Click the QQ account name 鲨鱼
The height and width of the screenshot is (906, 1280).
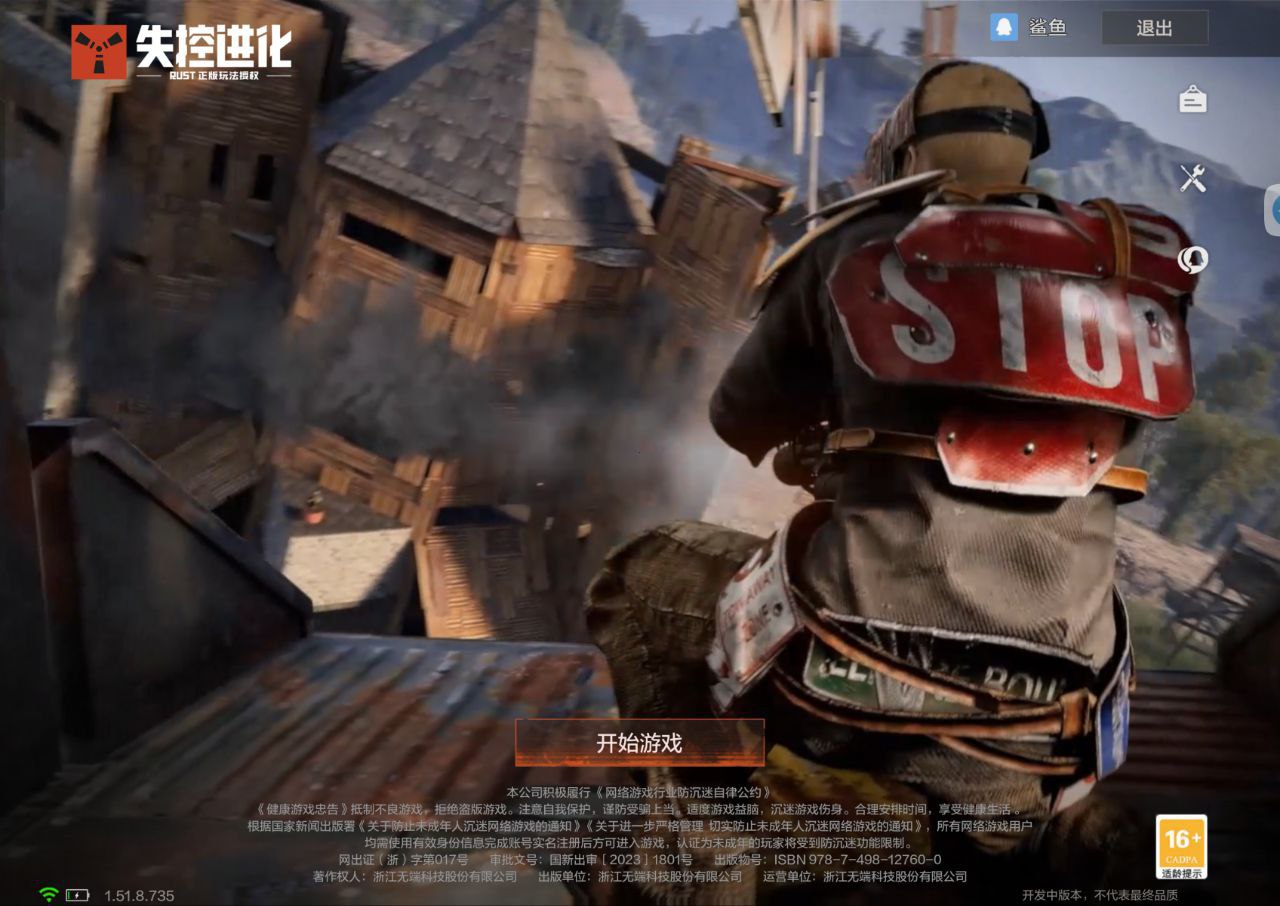[1047, 28]
